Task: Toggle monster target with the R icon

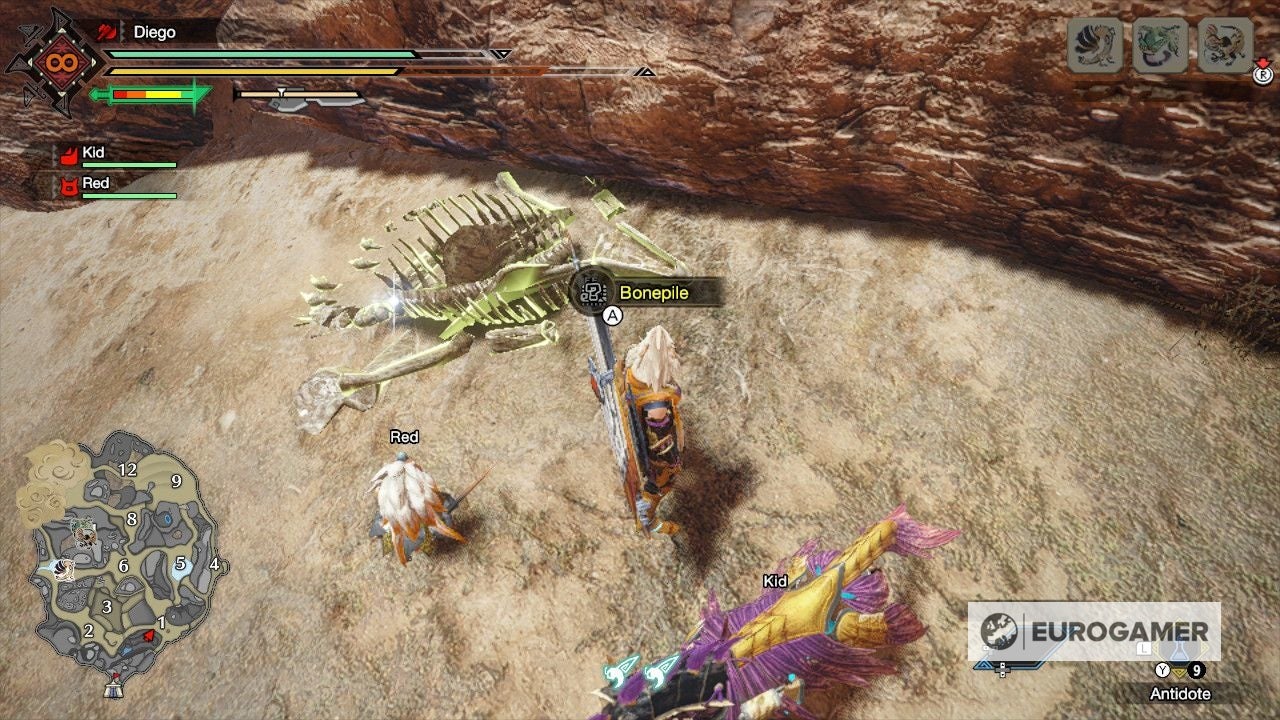Action: (1264, 74)
